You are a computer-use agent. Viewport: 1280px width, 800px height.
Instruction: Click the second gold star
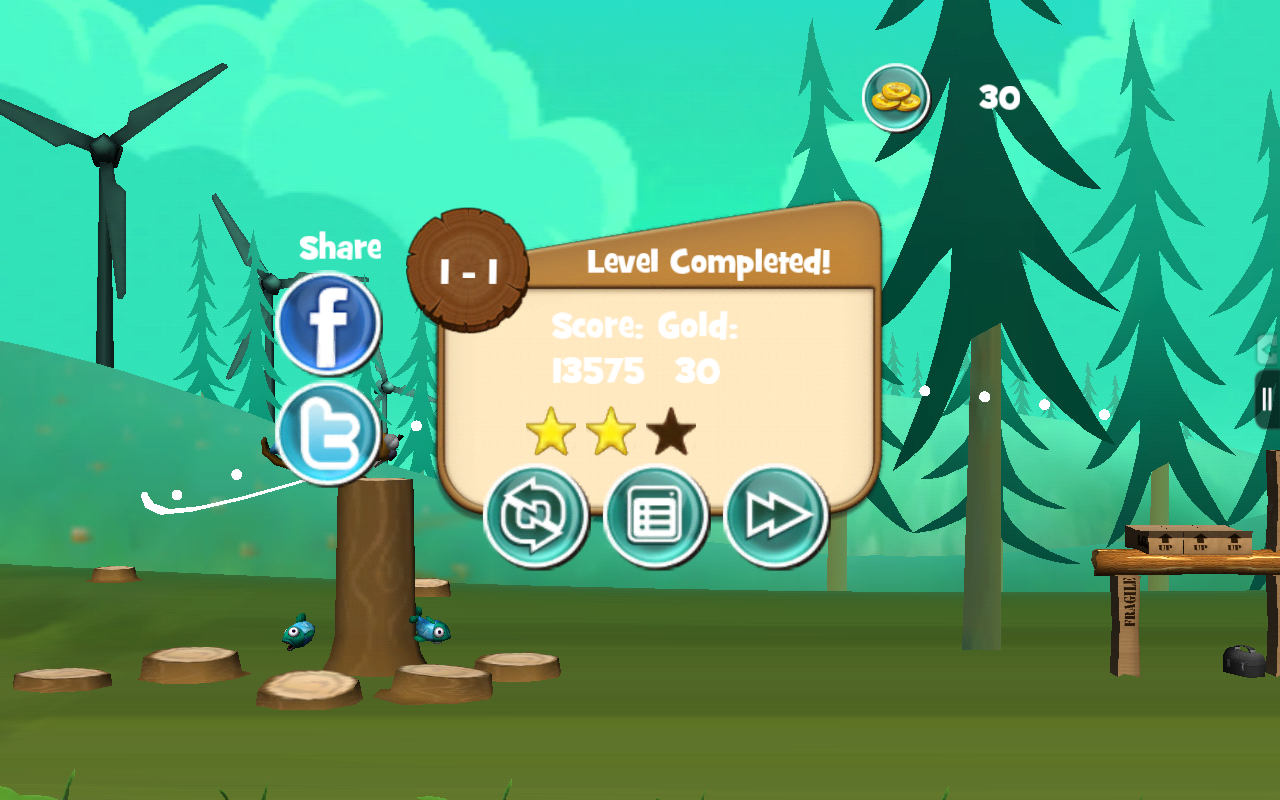[x=610, y=431]
